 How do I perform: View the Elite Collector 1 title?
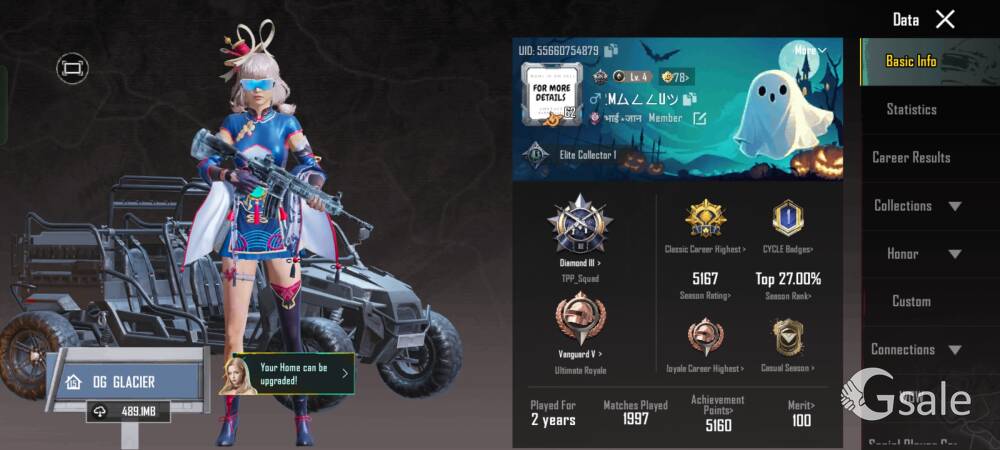(x=573, y=155)
